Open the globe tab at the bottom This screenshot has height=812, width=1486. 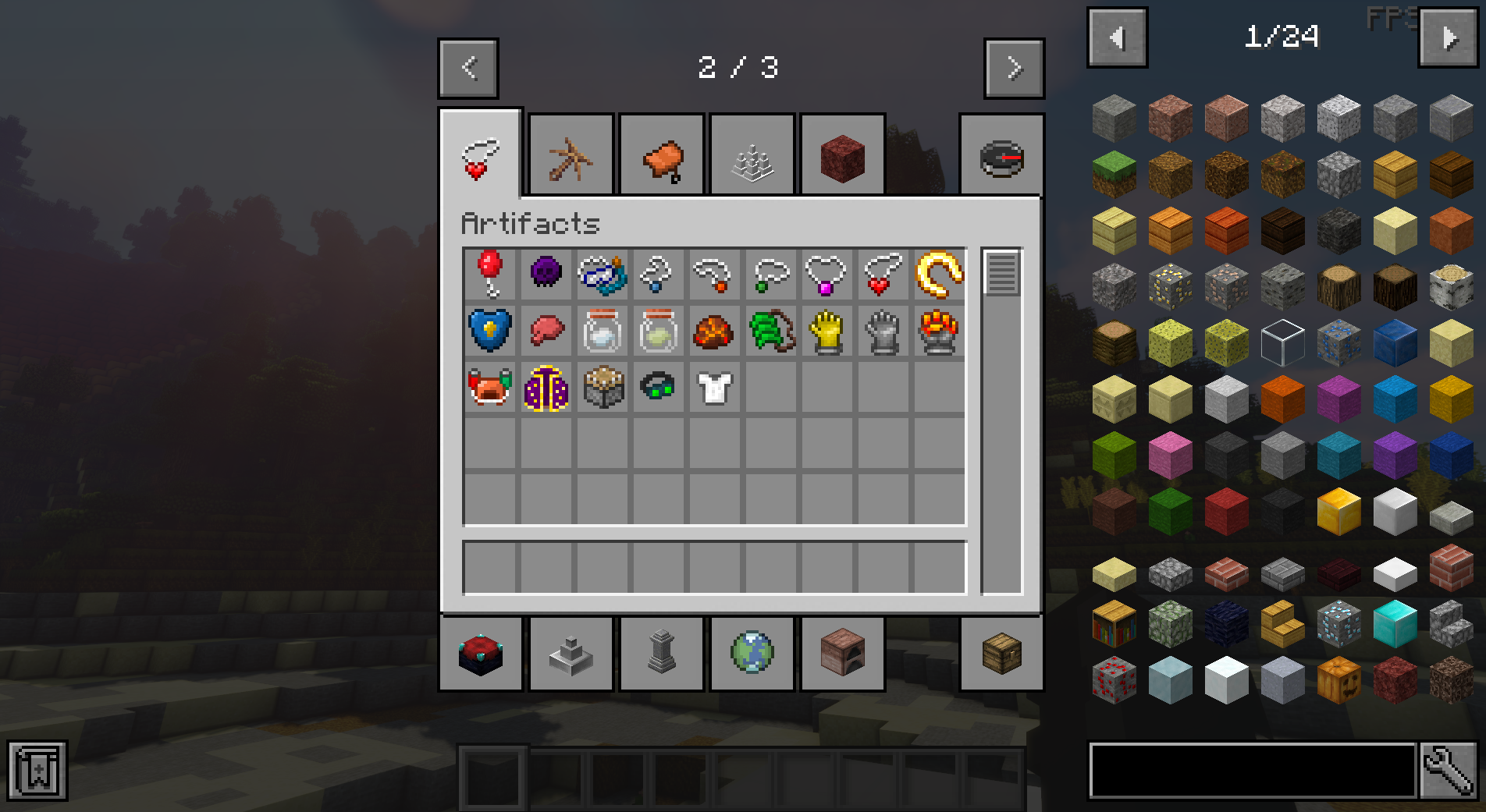(752, 654)
